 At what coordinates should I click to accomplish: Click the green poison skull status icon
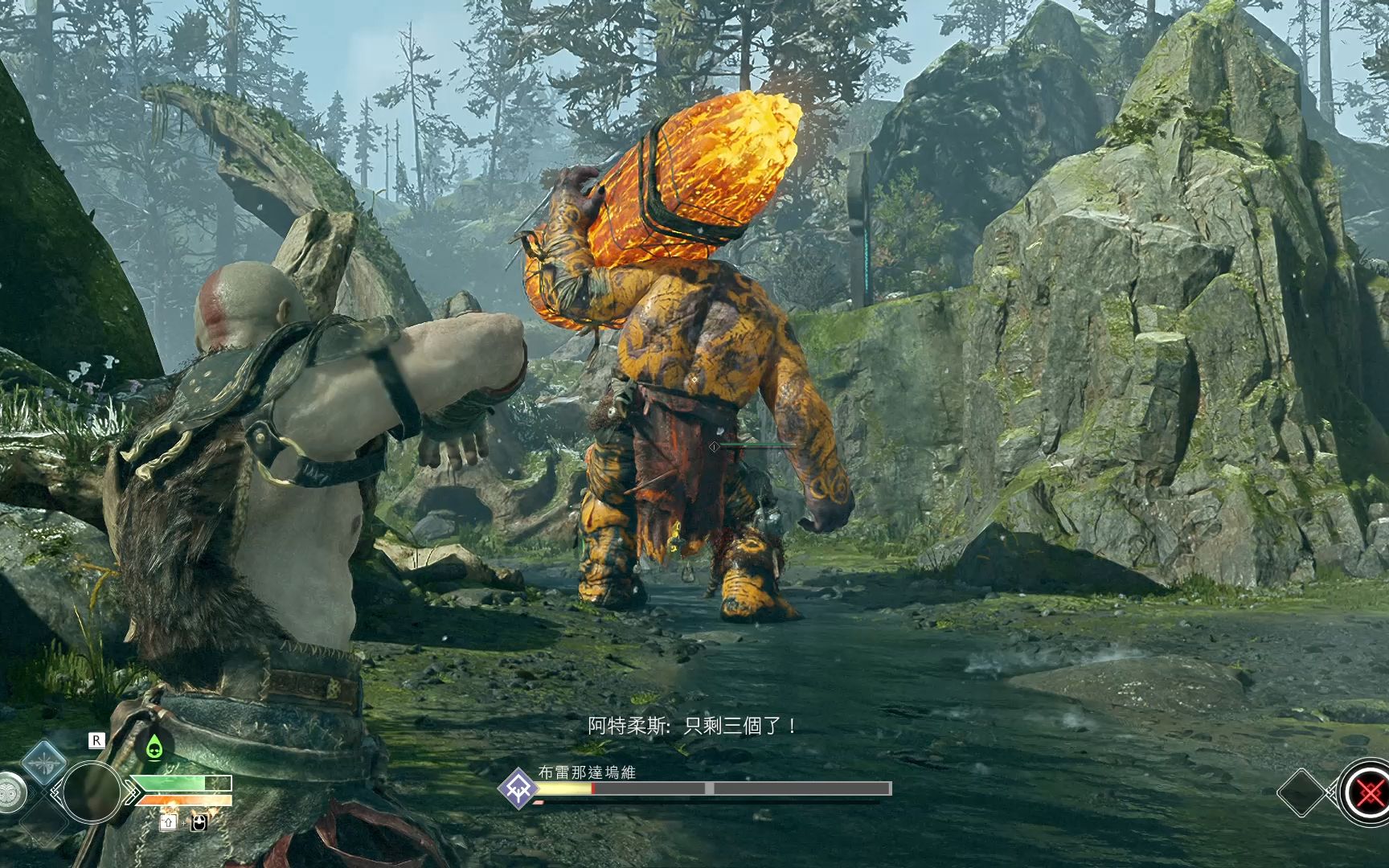(154, 749)
